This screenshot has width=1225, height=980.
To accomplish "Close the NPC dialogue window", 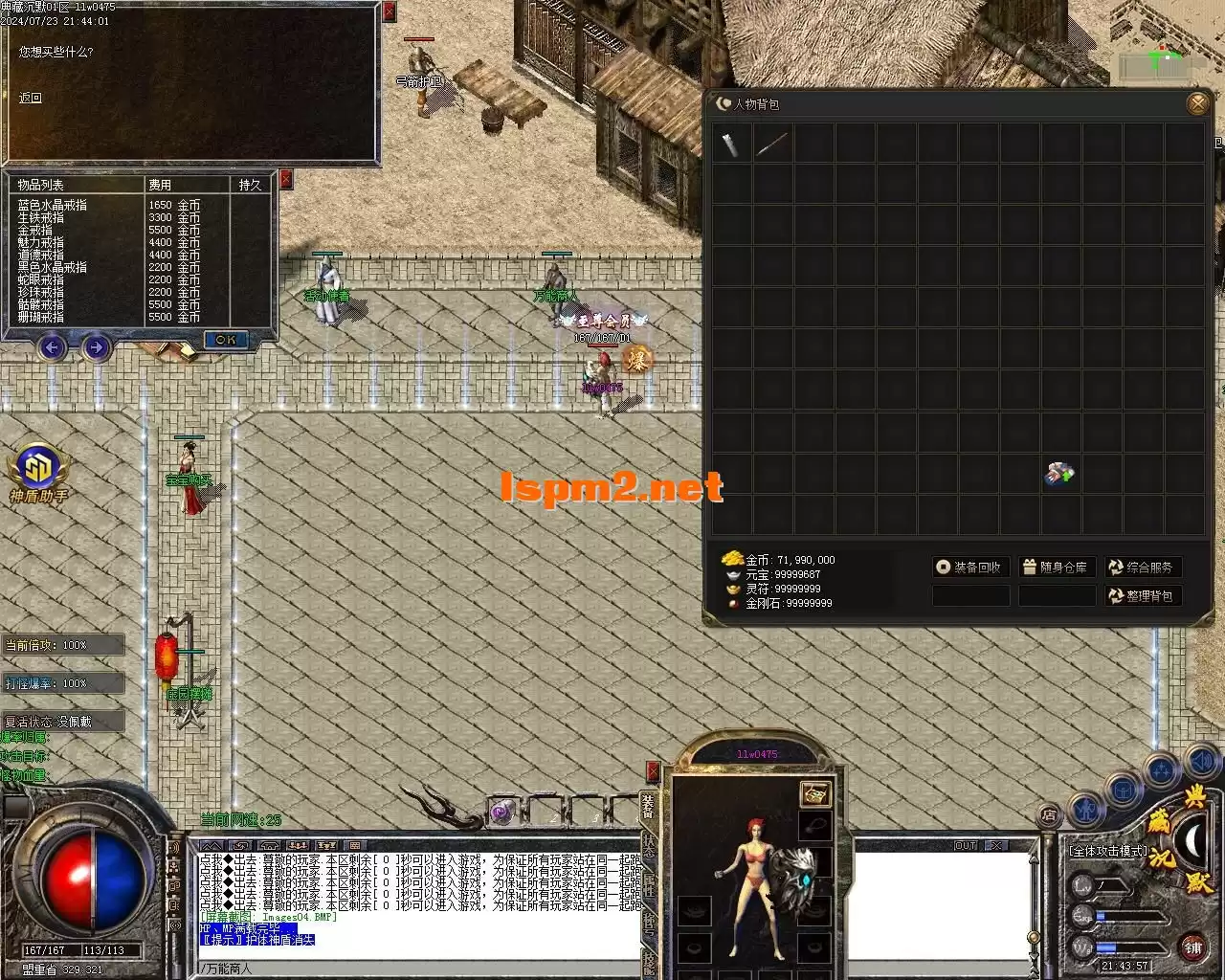I will coord(389,11).
